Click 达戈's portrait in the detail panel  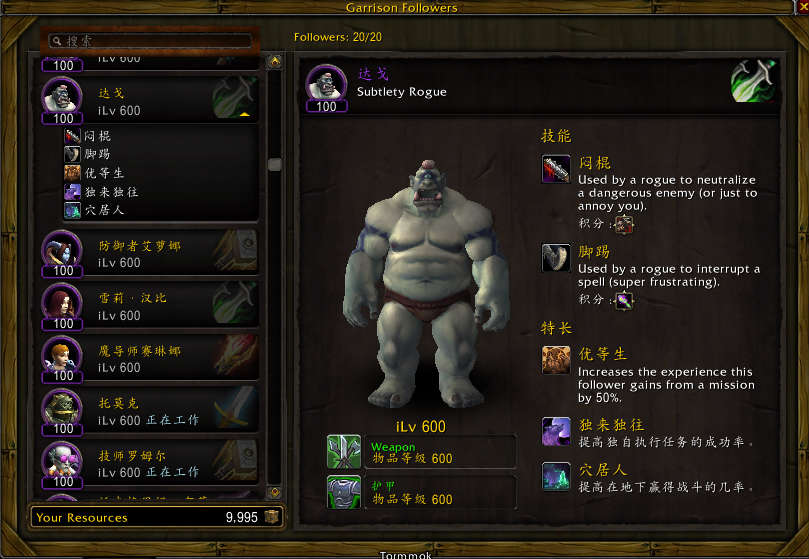327,86
